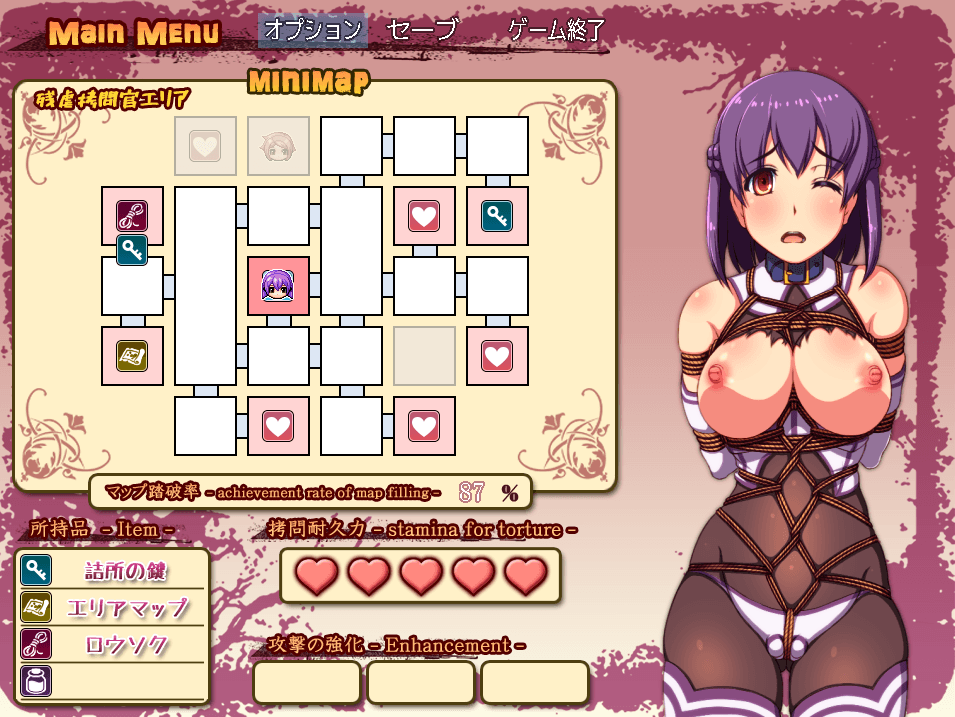The image size is (955, 717).
Task: Open the オプション menu entry
Action: point(312,30)
